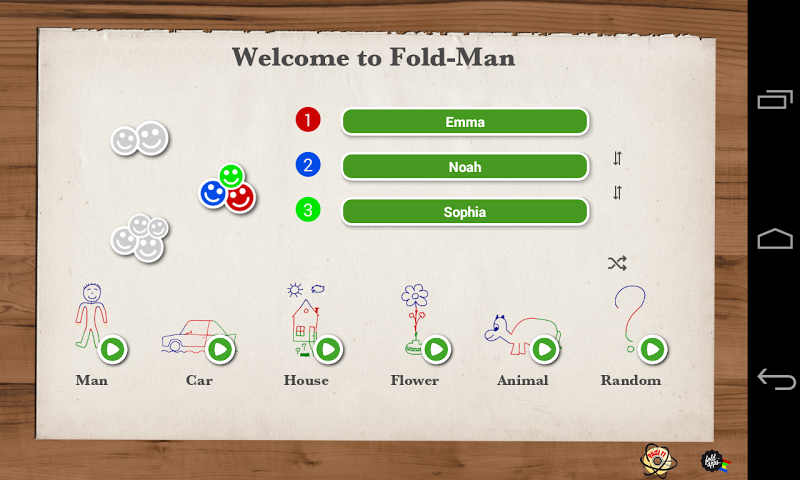Launch the Flower drawing game
800x480 pixels.
436,349
